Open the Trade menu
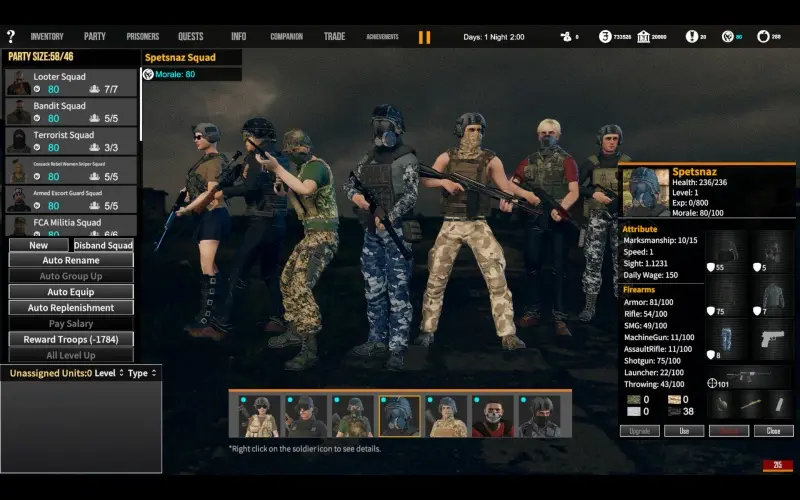The height and width of the screenshot is (500, 800). [334, 37]
